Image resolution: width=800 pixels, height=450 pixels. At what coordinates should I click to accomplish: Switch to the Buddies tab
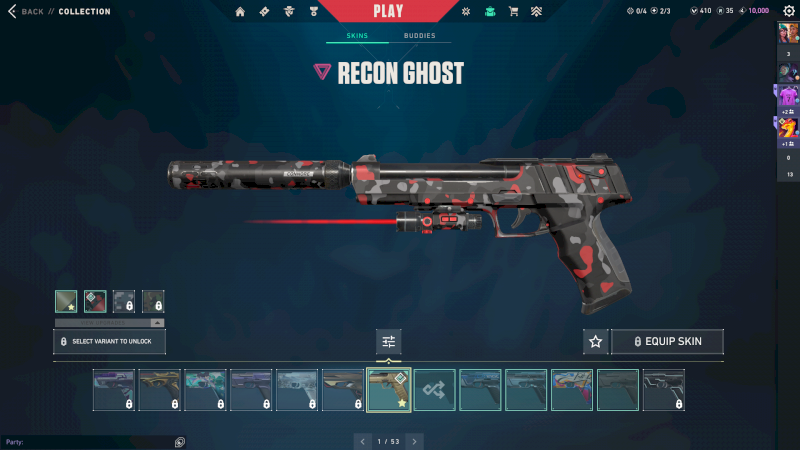click(x=420, y=36)
